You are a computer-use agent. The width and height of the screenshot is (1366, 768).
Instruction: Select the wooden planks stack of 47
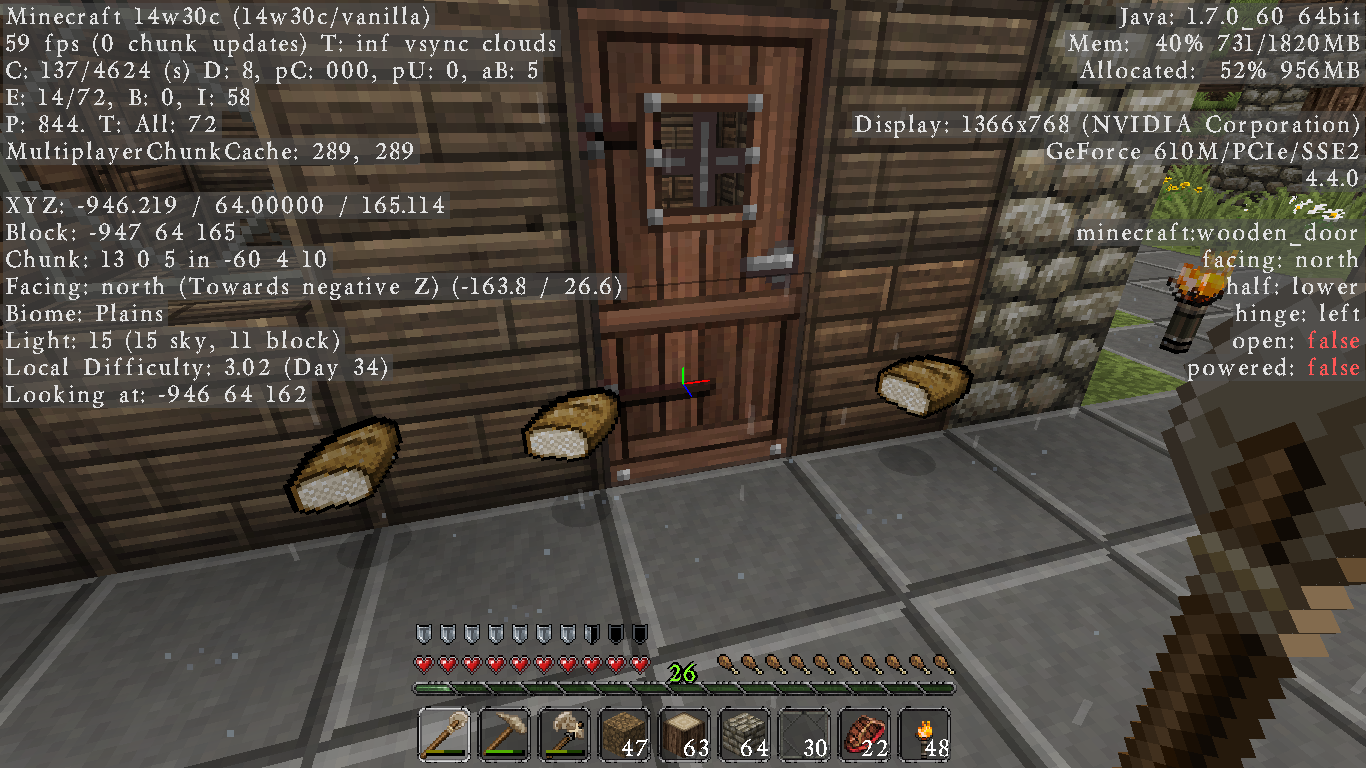pyautogui.click(x=624, y=733)
